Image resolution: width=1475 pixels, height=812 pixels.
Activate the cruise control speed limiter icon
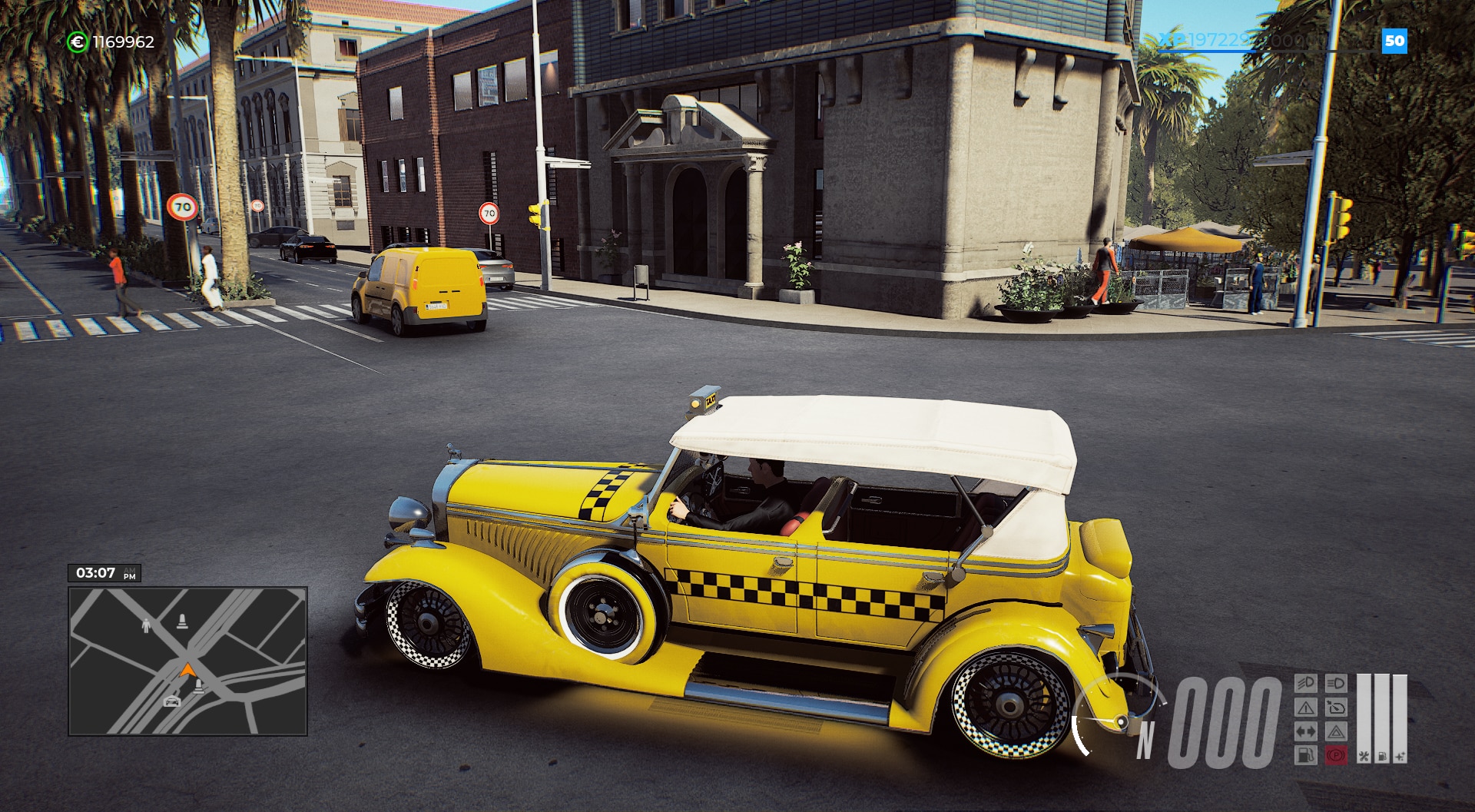click(x=1336, y=707)
